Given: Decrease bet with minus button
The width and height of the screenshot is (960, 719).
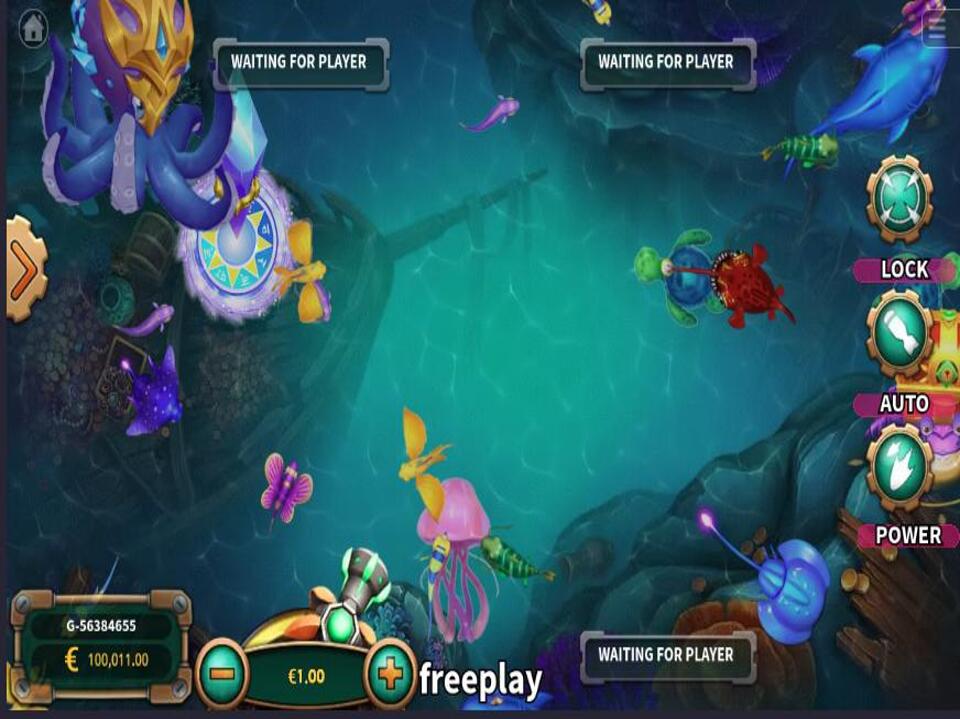Looking at the screenshot, I should click(222, 675).
